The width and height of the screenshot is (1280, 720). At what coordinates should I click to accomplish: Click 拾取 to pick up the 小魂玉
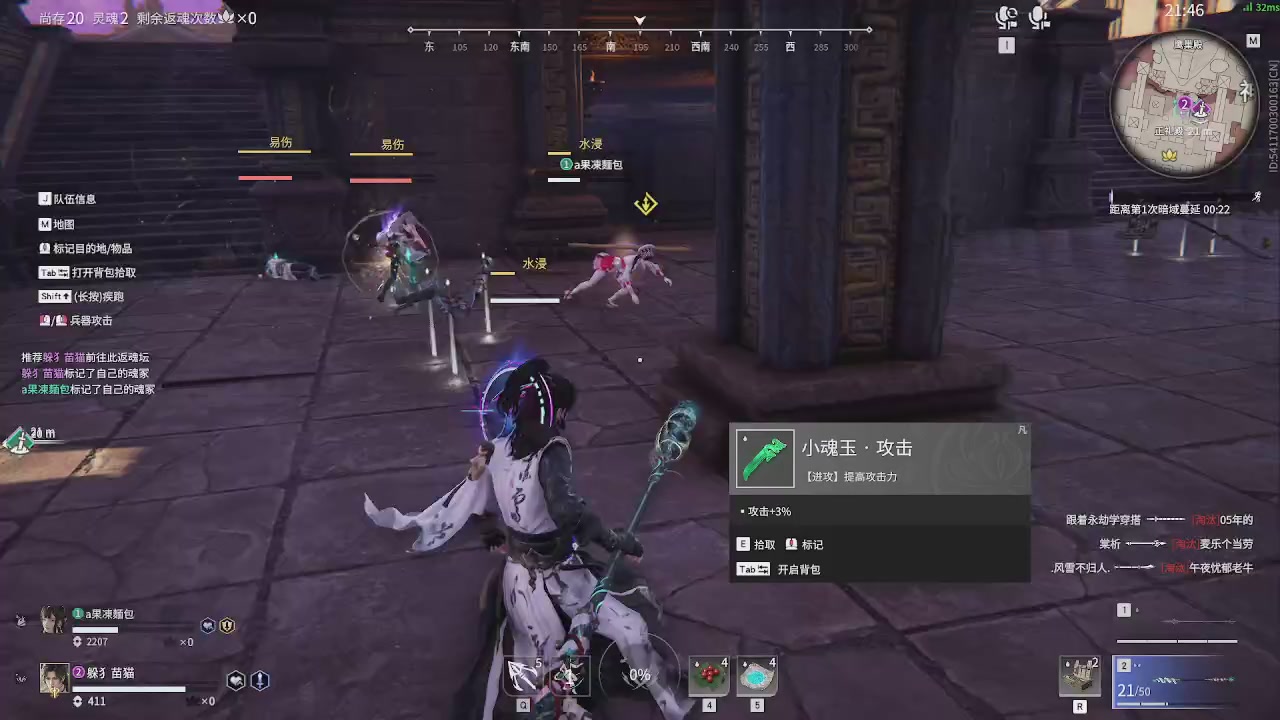(757, 544)
